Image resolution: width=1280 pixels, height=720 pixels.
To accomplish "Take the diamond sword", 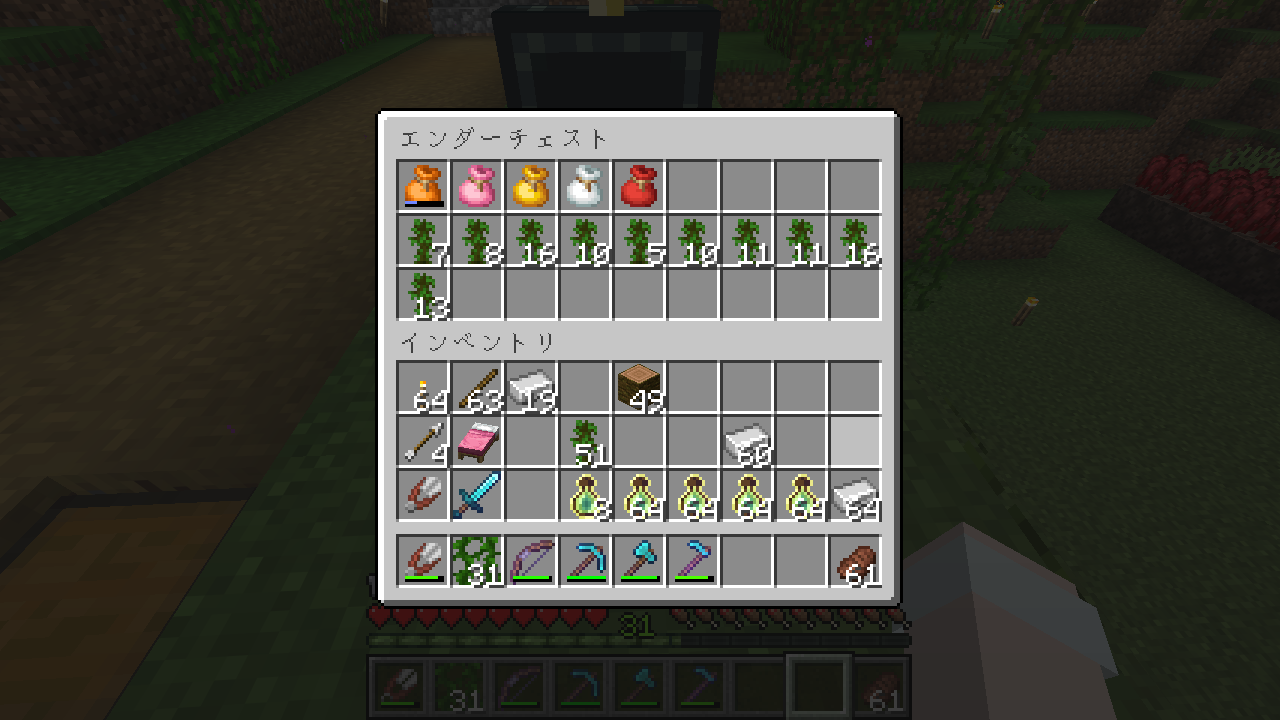I will [x=477, y=495].
